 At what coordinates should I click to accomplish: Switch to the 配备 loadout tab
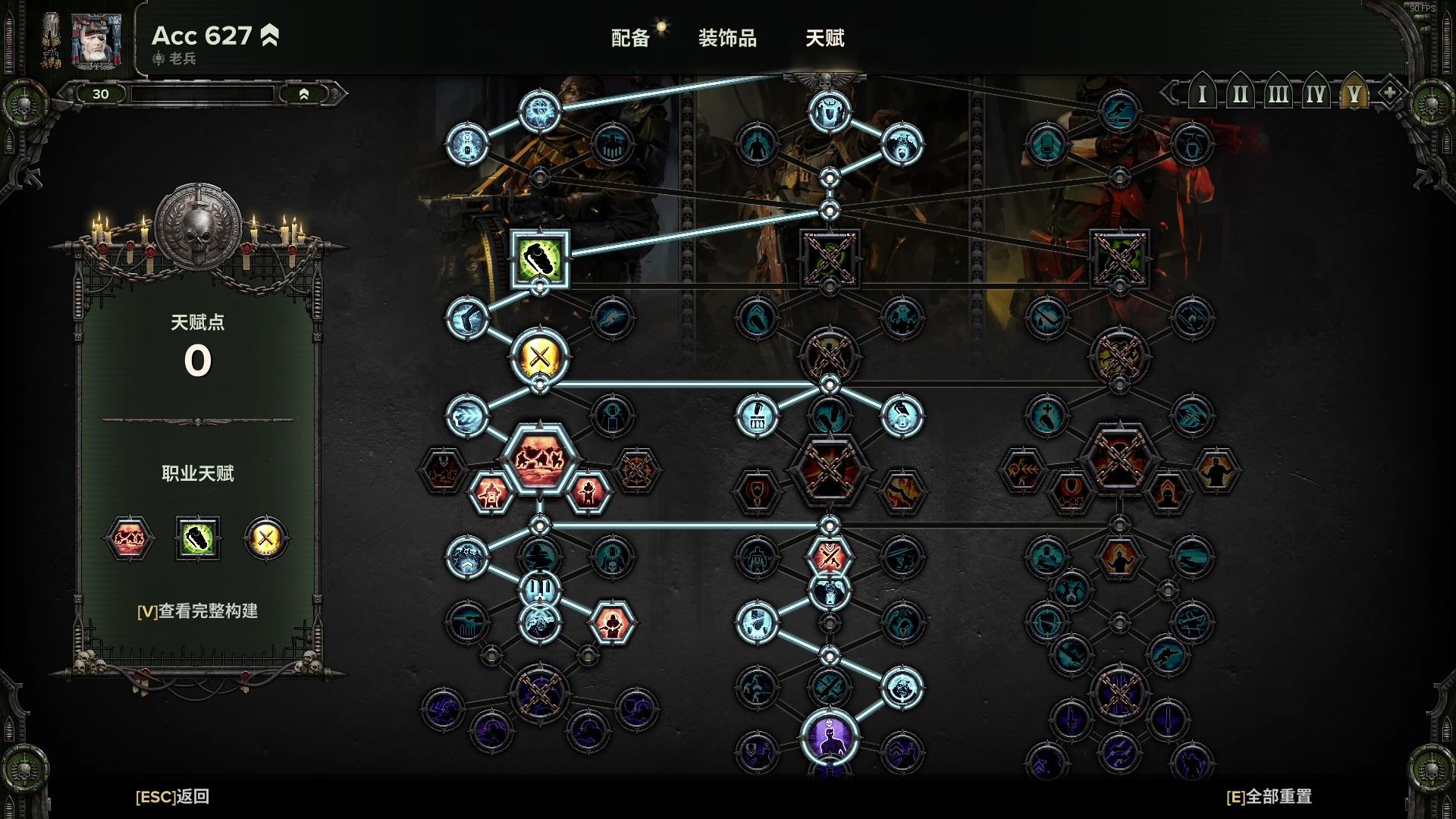(x=630, y=38)
